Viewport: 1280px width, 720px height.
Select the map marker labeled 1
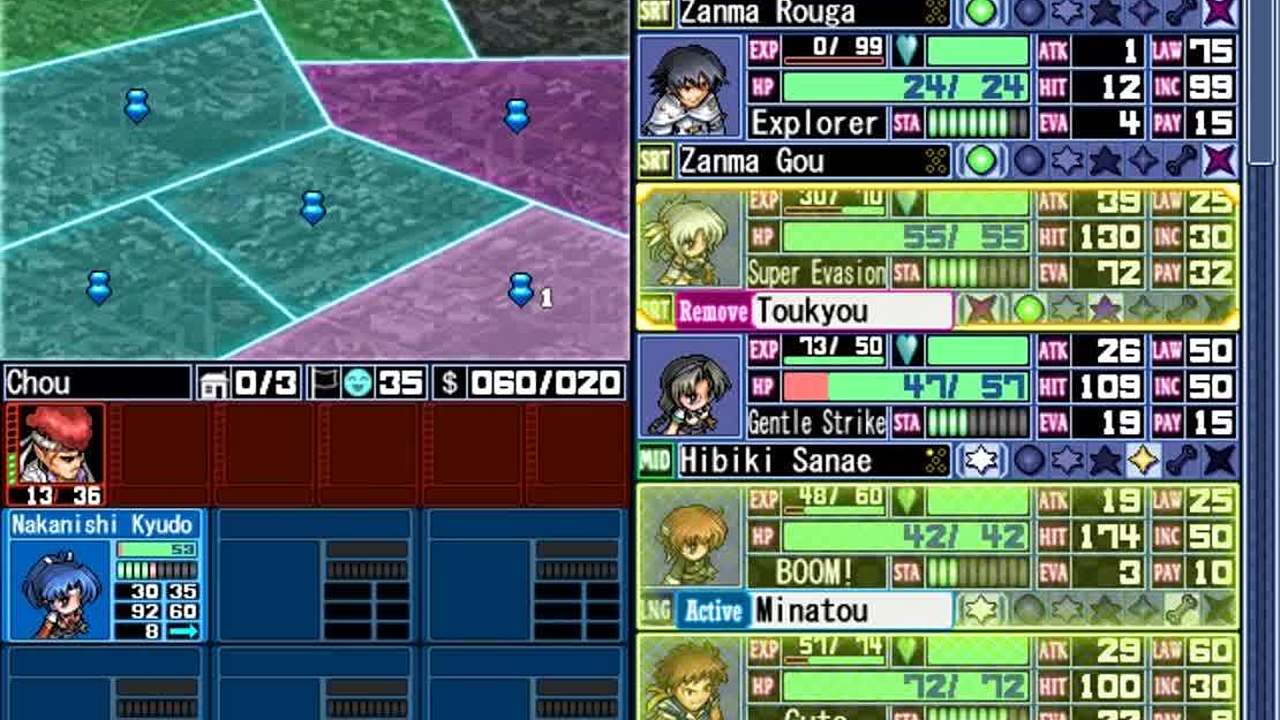[x=520, y=289]
